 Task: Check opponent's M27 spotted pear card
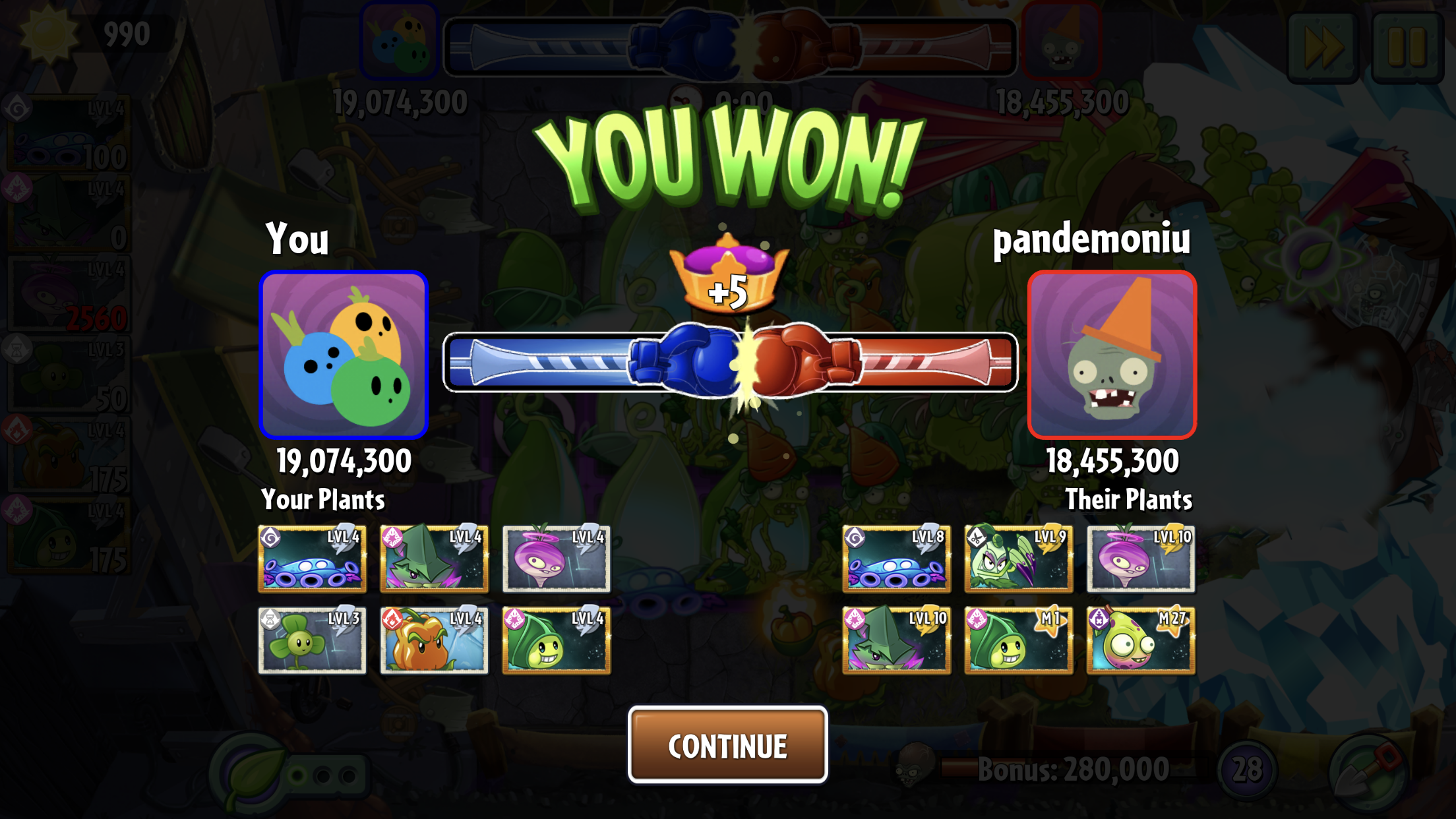coord(1141,640)
